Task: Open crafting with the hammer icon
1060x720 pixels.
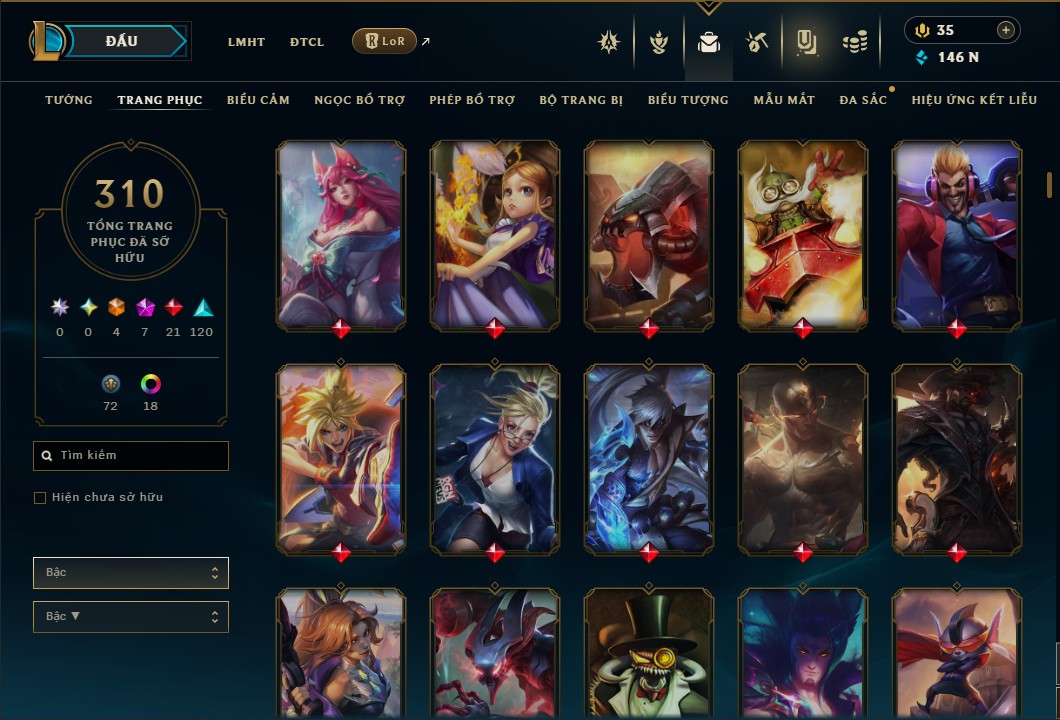Action: pyautogui.click(x=756, y=42)
